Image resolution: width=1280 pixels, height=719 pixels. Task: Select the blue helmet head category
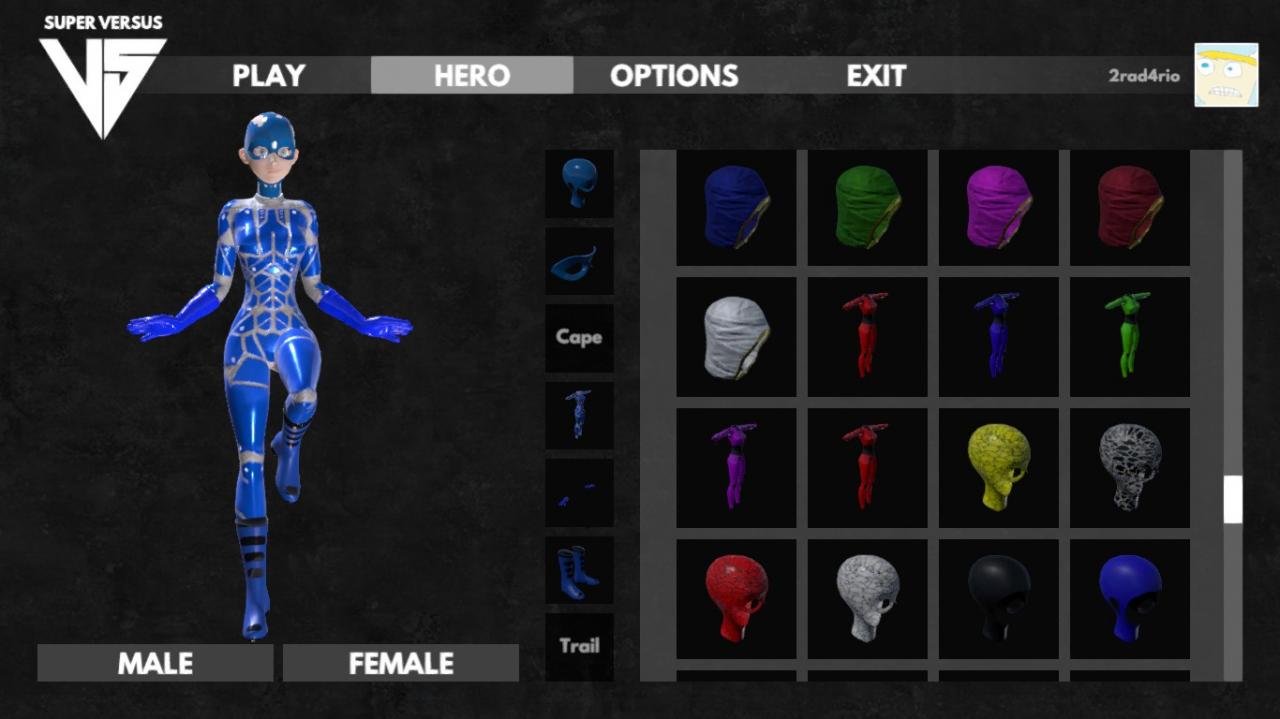point(579,183)
